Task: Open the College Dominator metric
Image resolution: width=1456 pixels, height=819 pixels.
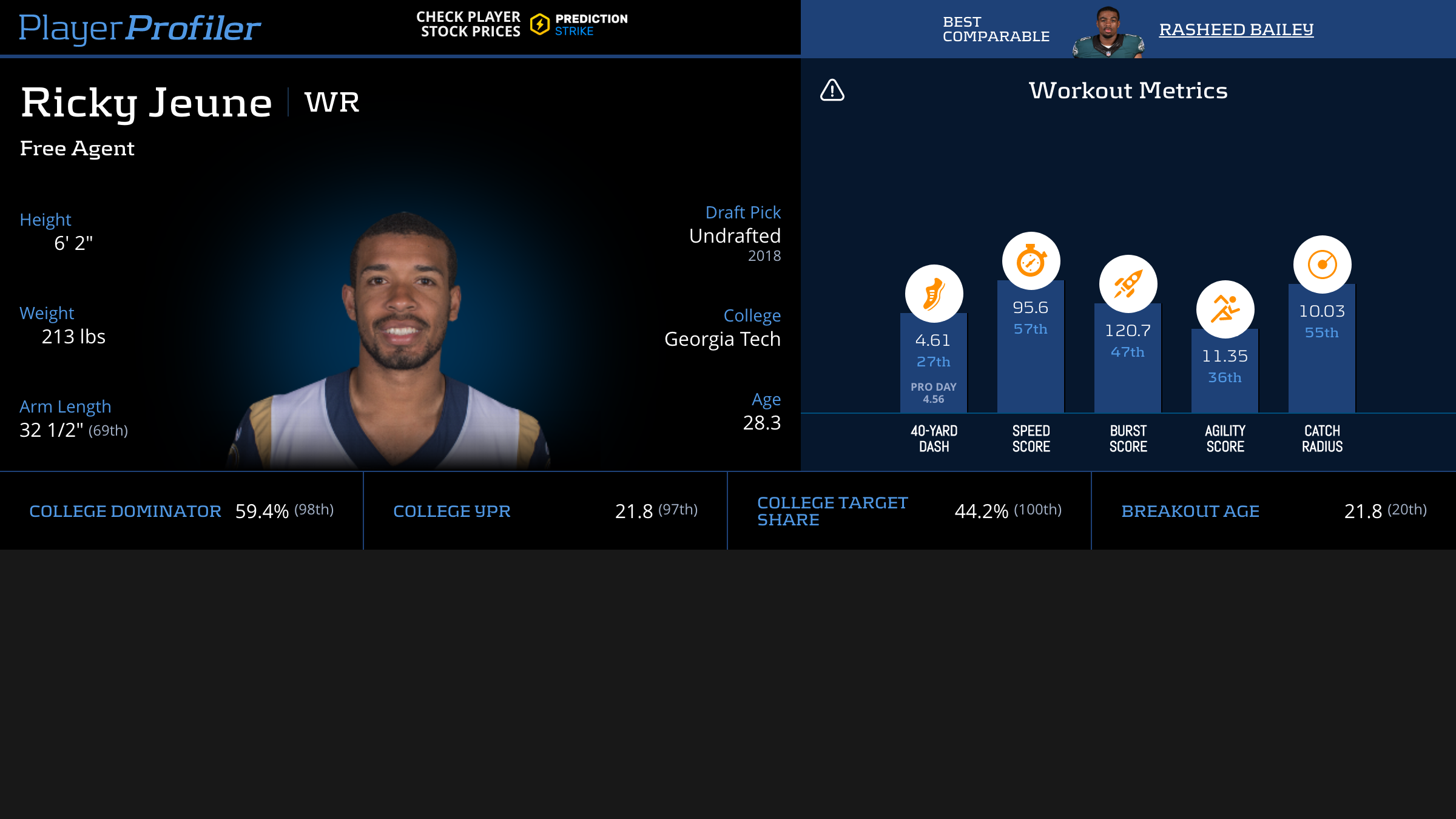Action: (125, 511)
